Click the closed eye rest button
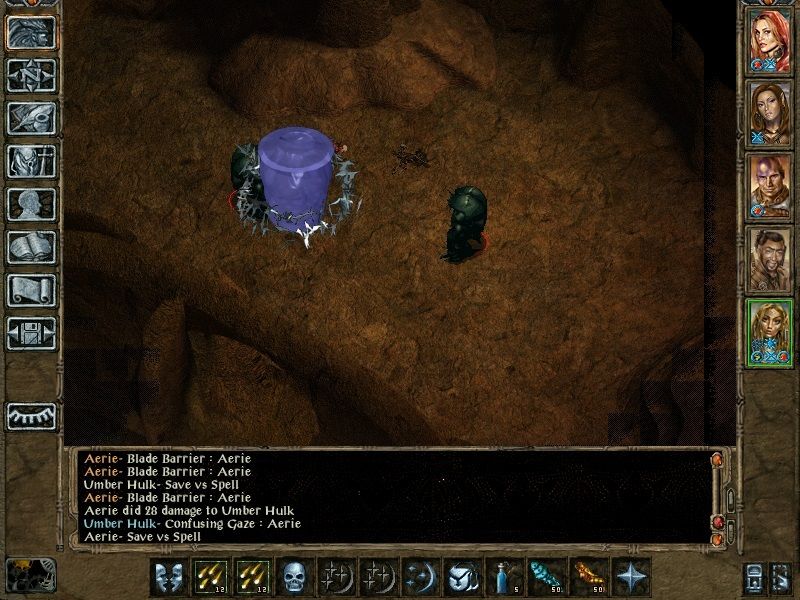The image size is (800, 600). (31, 414)
